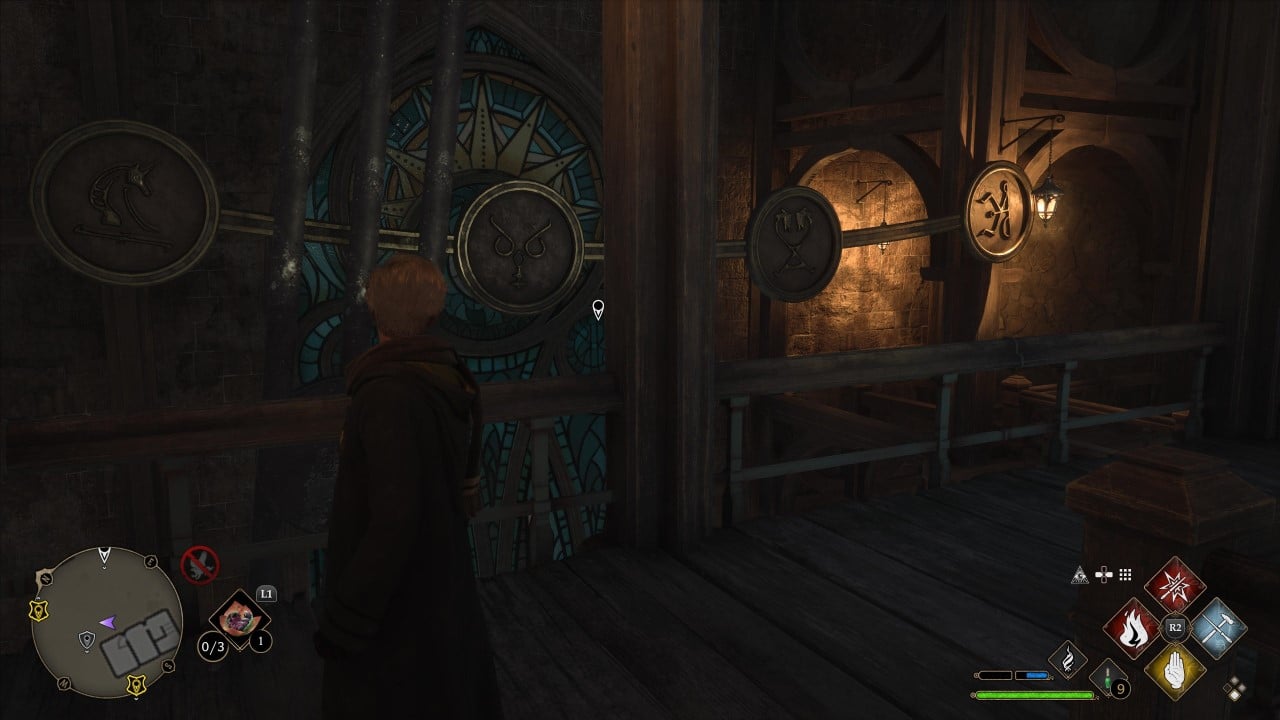Image resolution: width=1280 pixels, height=720 pixels.
Task: Expand the L1 item wheel
Action: pos(266,592)
